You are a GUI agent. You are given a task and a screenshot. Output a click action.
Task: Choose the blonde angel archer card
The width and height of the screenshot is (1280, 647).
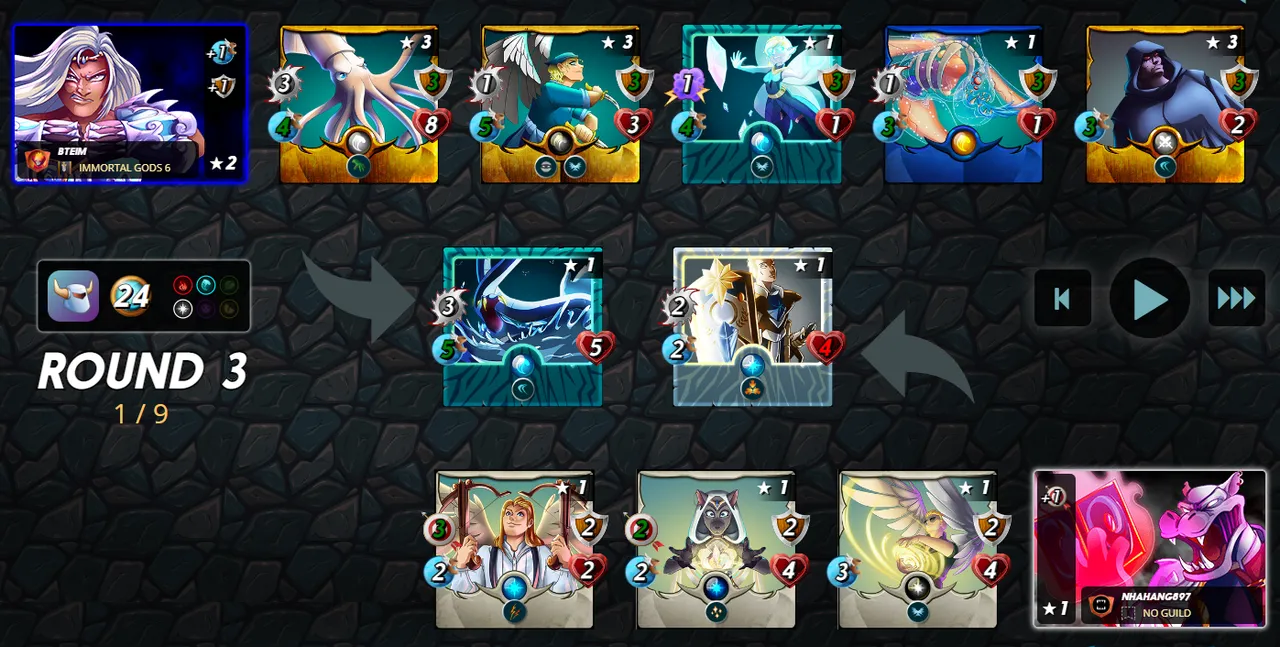click(514, 549)
